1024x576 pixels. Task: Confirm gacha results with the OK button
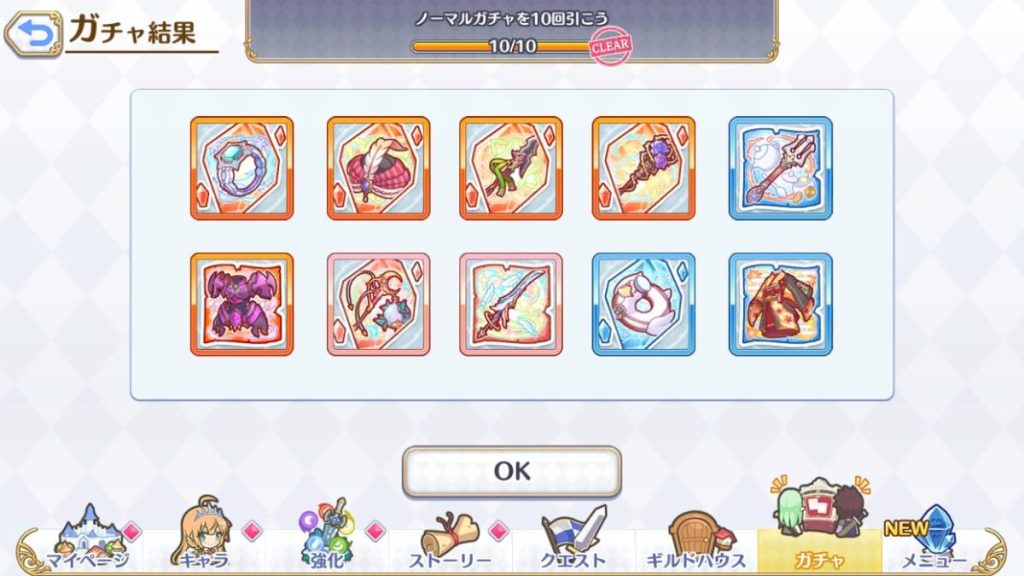tap(511, 471)
